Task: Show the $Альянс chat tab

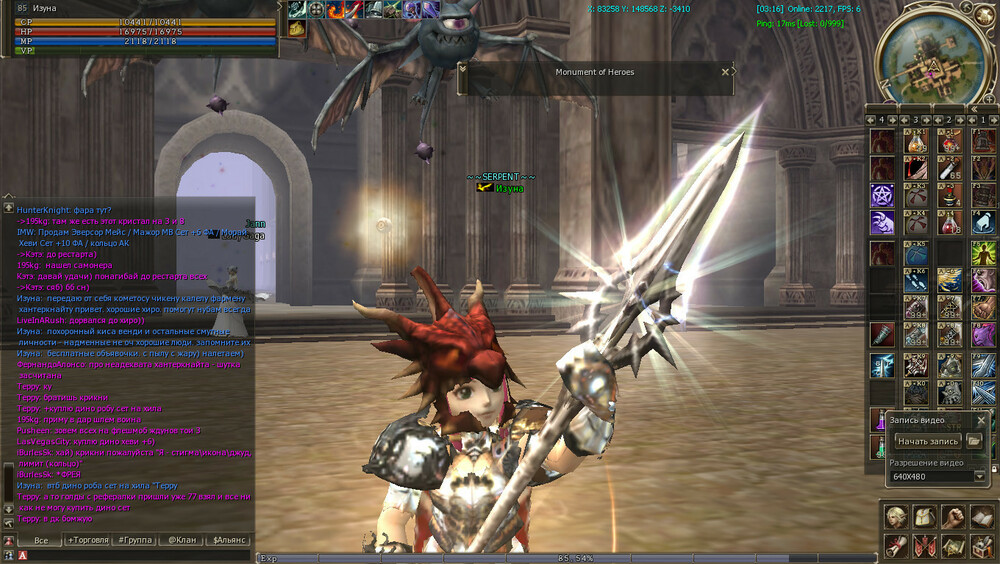Action: (x=229, y=540)
